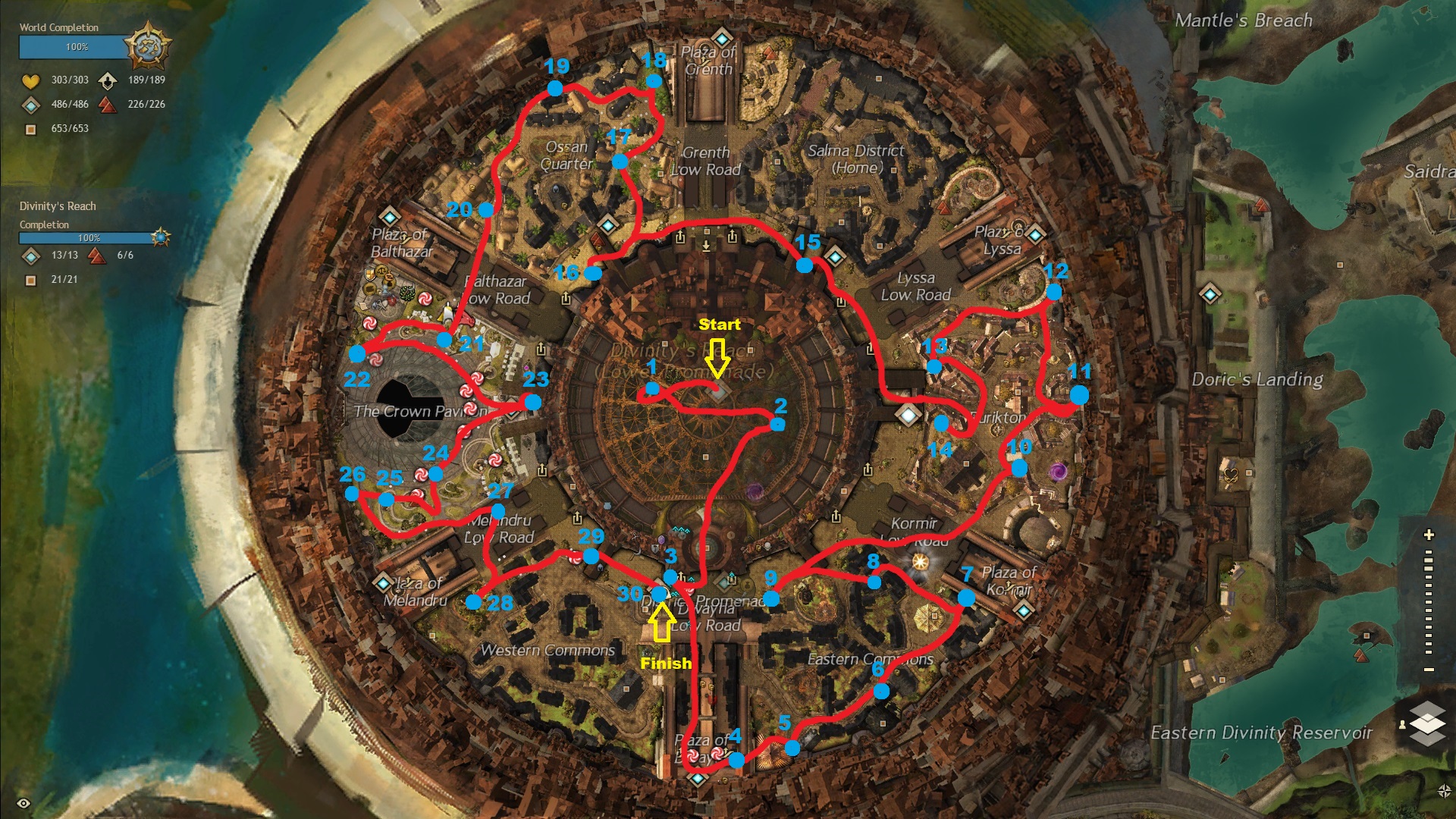Image resolution: width=1456 pixels, height=819 pixels.
Task: Toggle the eye icon for map visibility options
Action: click(24, 803)
